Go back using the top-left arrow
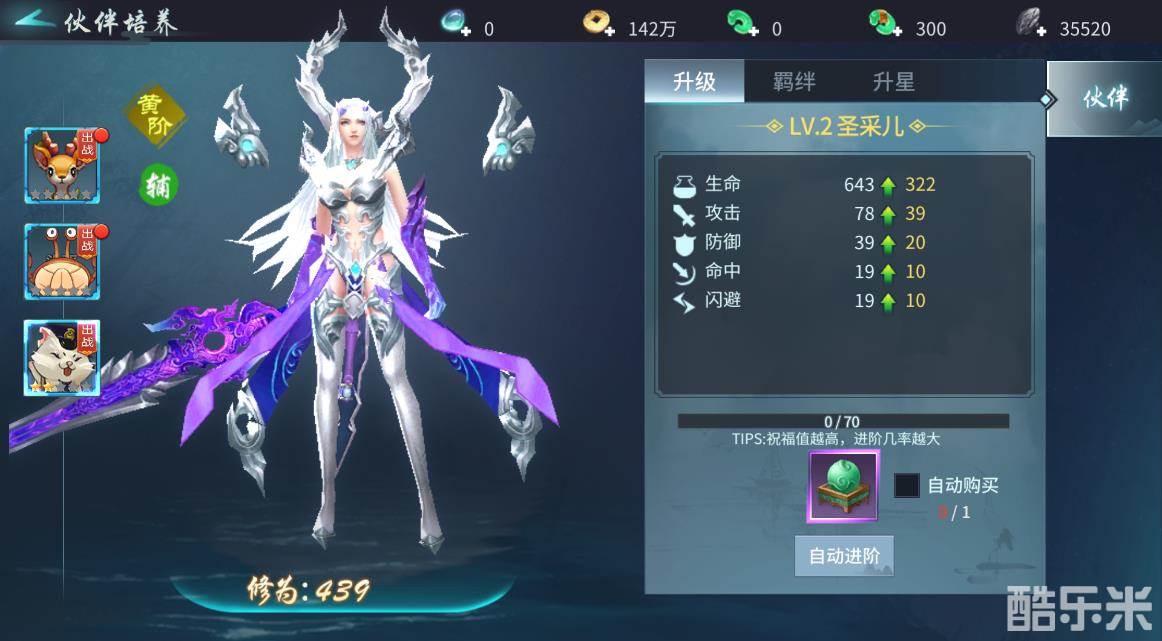The width and height of the screenshot is (1162, 641). pos(34,21)
